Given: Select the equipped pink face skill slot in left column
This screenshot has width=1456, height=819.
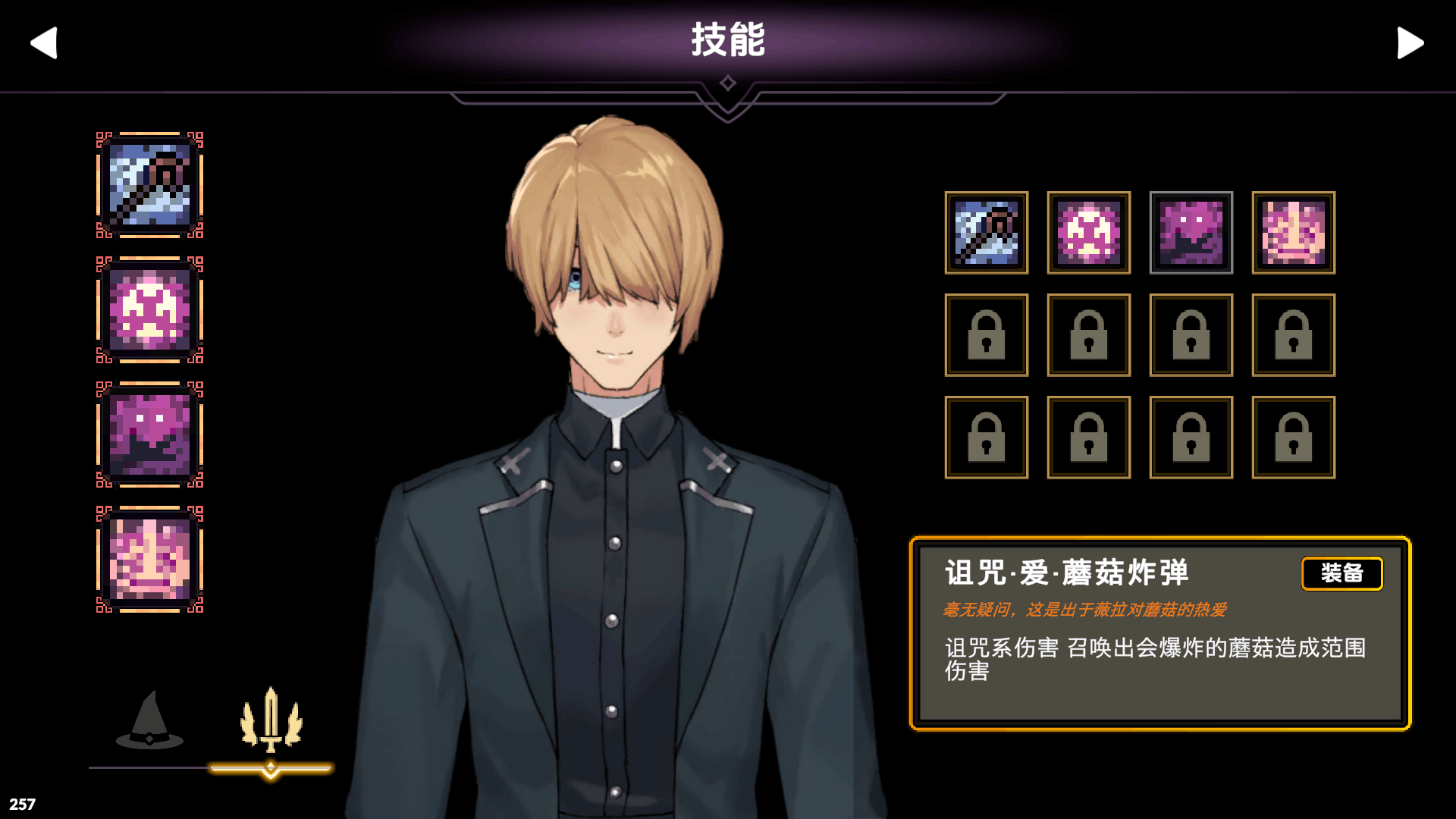Looking at the screenshot, I should (x=149, y=560).
